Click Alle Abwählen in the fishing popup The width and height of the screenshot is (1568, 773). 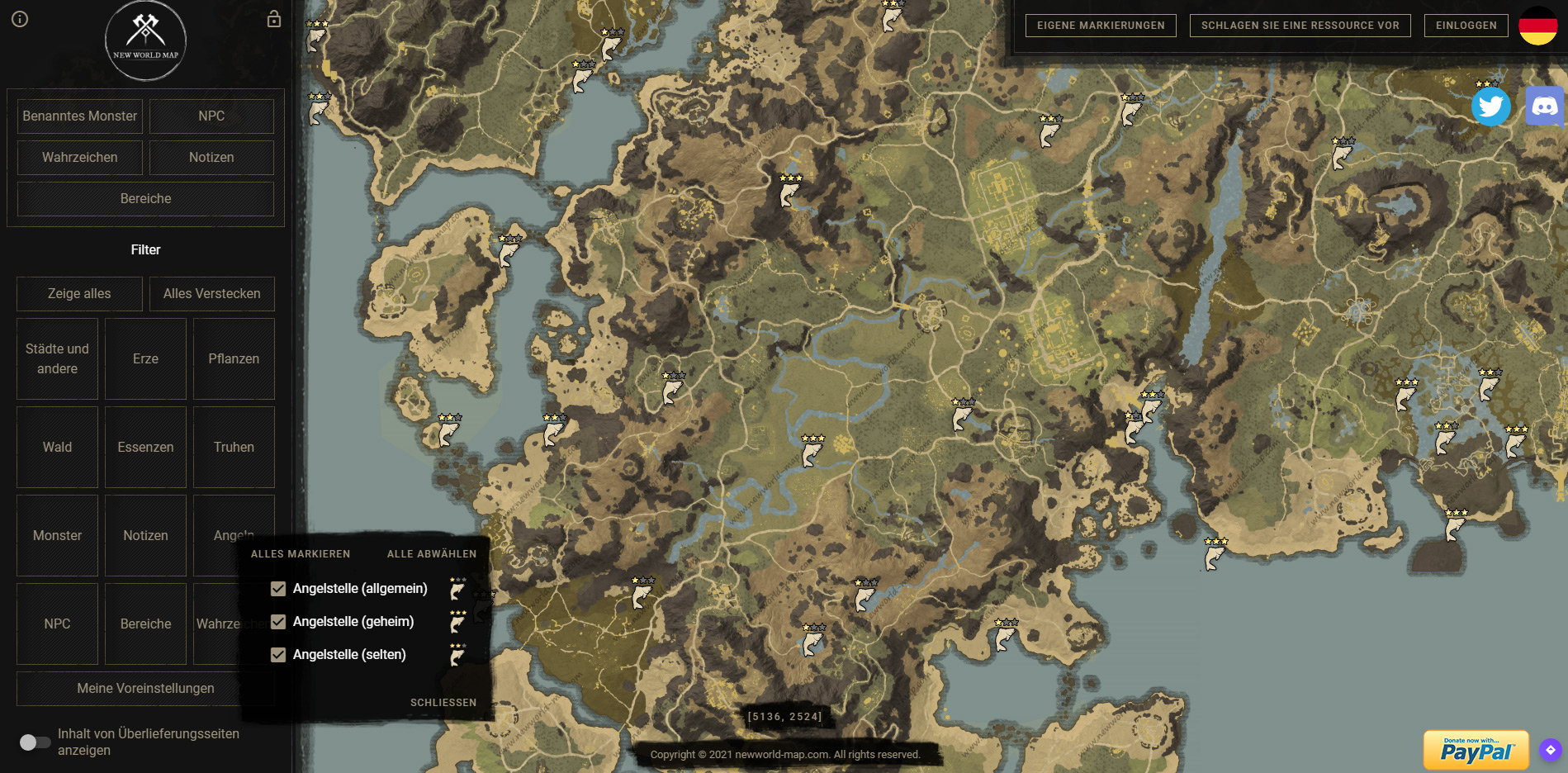point(432,554)
